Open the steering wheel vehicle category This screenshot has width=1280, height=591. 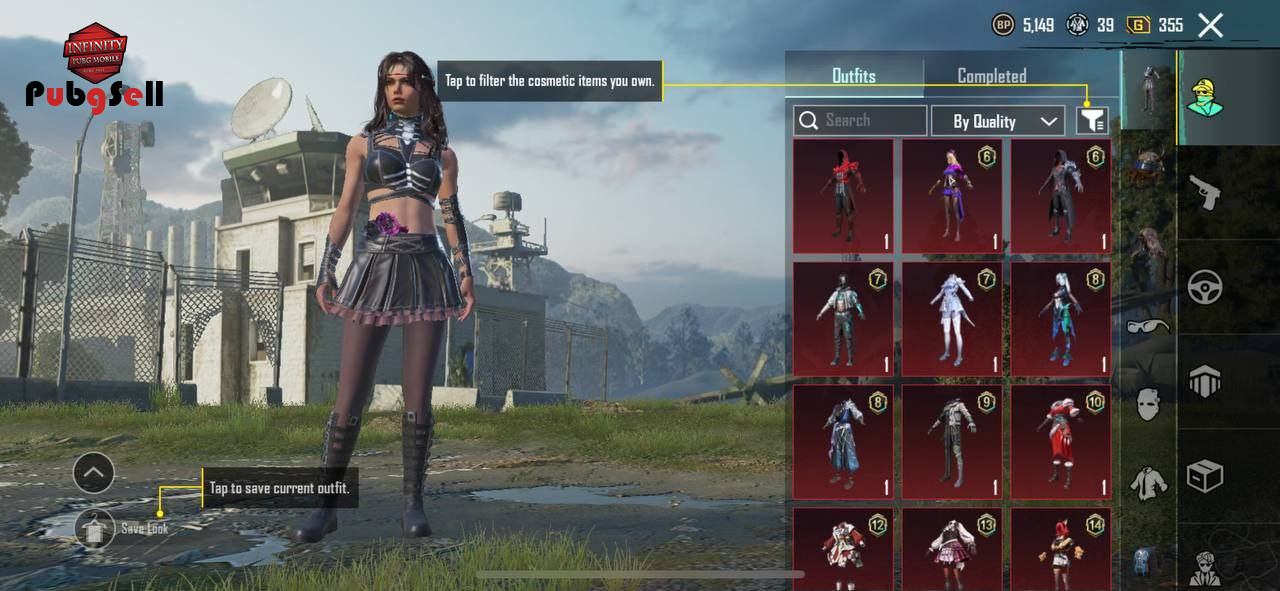coord(1204,288)
